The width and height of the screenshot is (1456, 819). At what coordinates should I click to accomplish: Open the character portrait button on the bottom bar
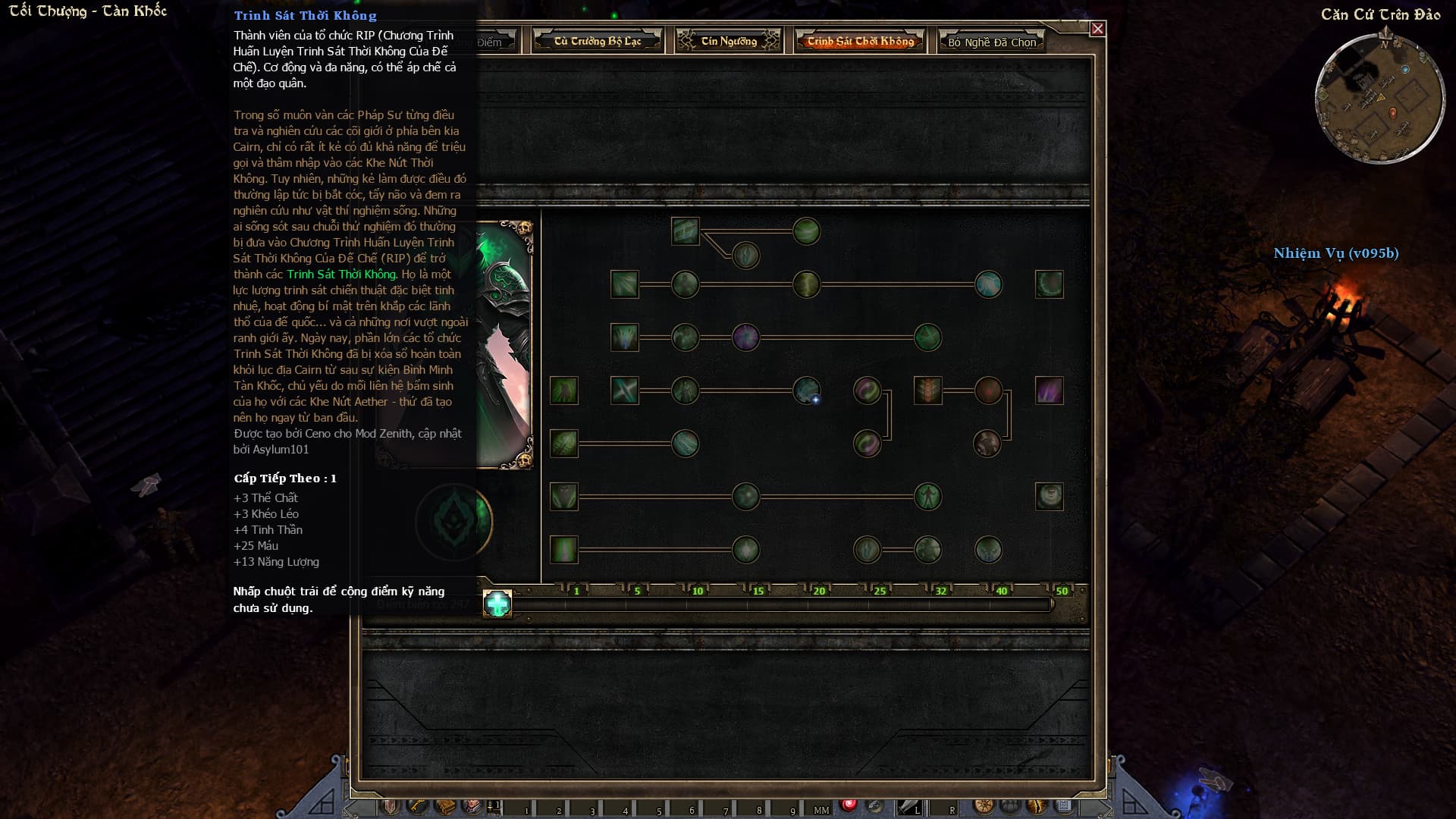(472, 807)
